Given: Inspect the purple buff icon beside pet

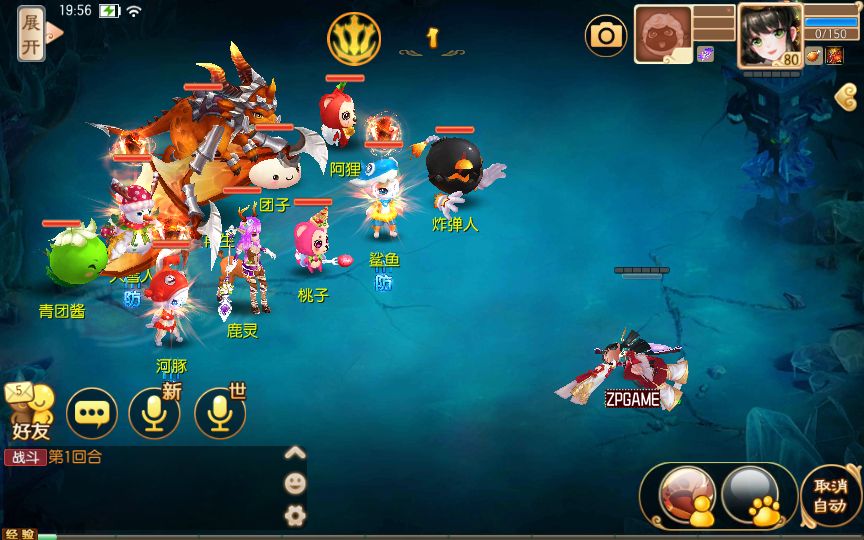Looking at the screenshot, I should pos(706,55).
